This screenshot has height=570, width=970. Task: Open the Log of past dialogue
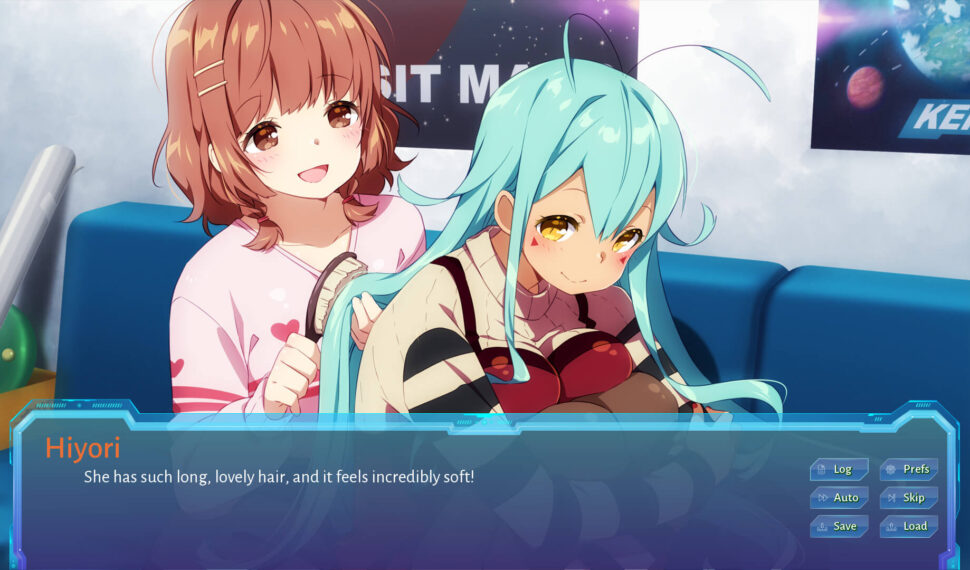tap(839, 469)
